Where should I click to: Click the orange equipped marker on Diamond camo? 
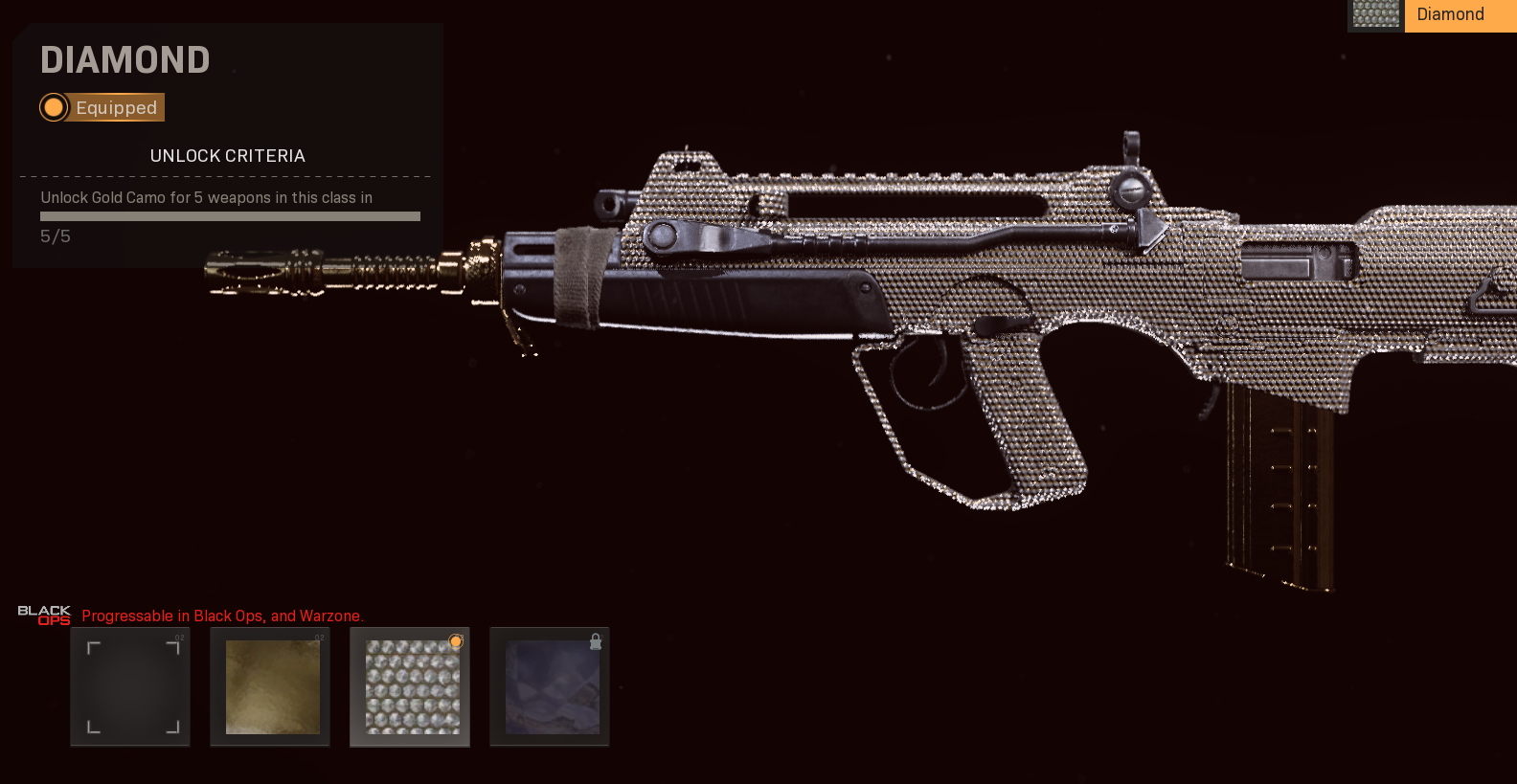click(456, 642)
